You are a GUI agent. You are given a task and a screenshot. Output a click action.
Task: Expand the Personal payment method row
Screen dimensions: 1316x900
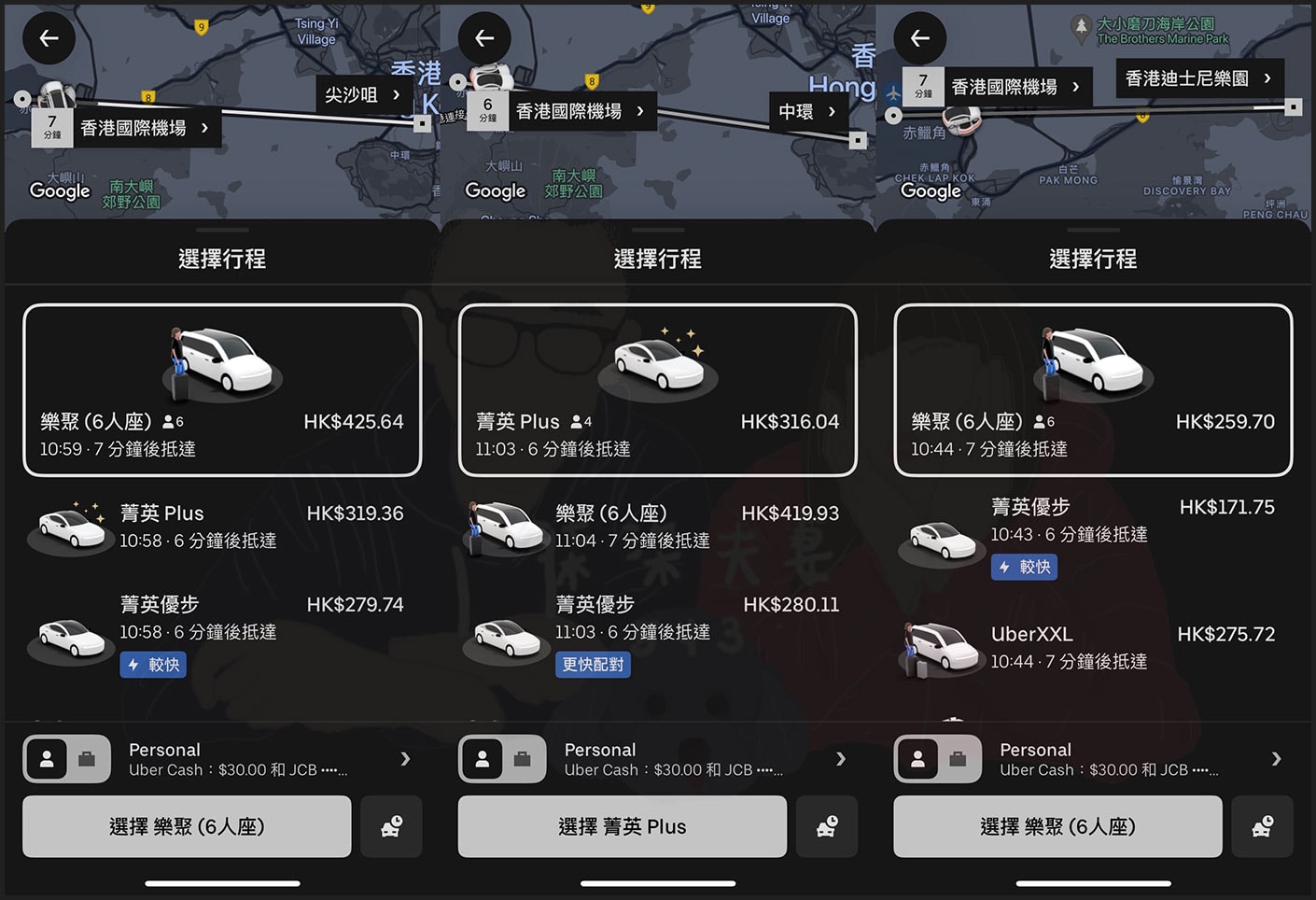(x=222, y=759)
